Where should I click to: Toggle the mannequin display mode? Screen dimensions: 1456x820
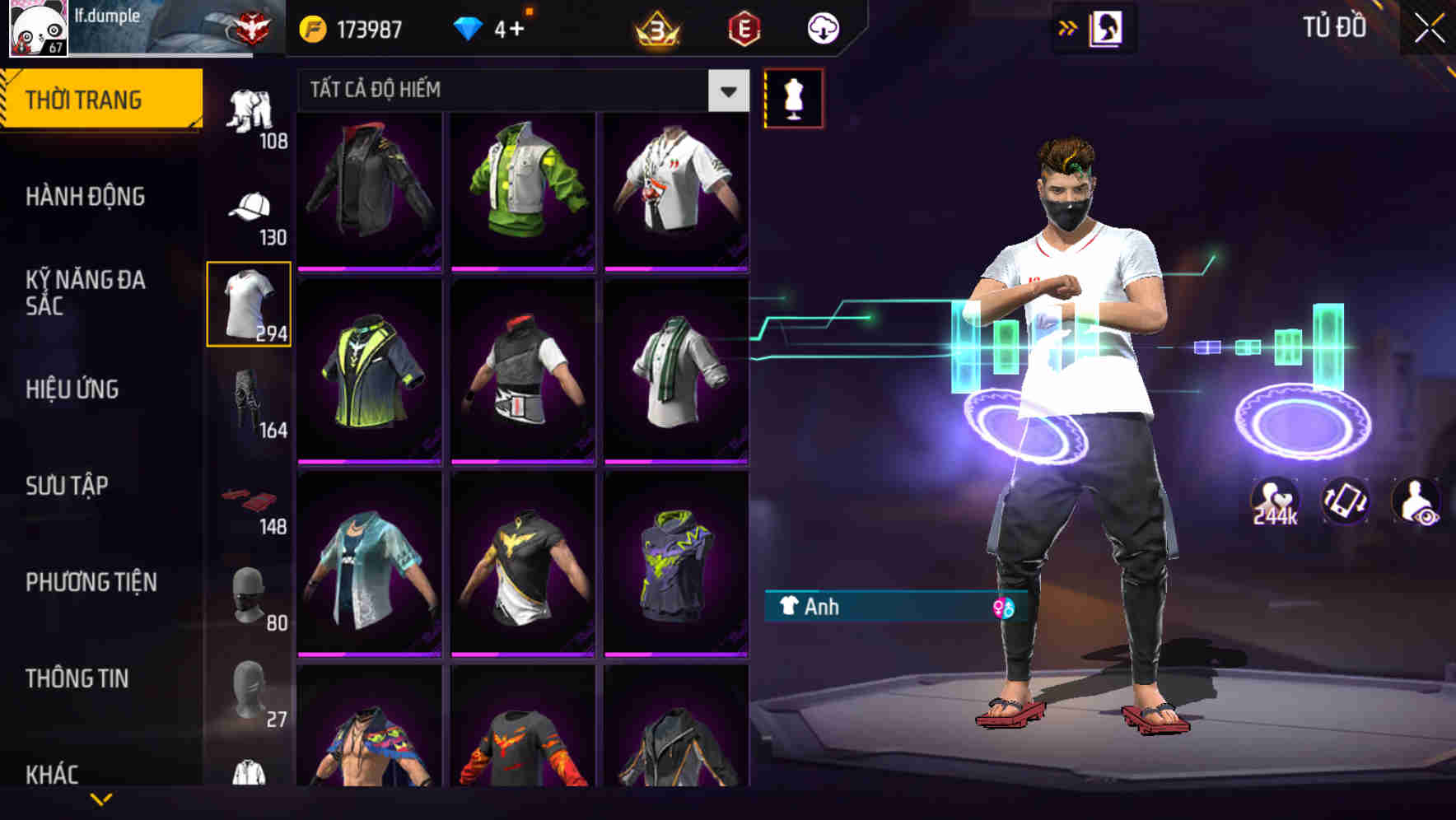[793, 97]
